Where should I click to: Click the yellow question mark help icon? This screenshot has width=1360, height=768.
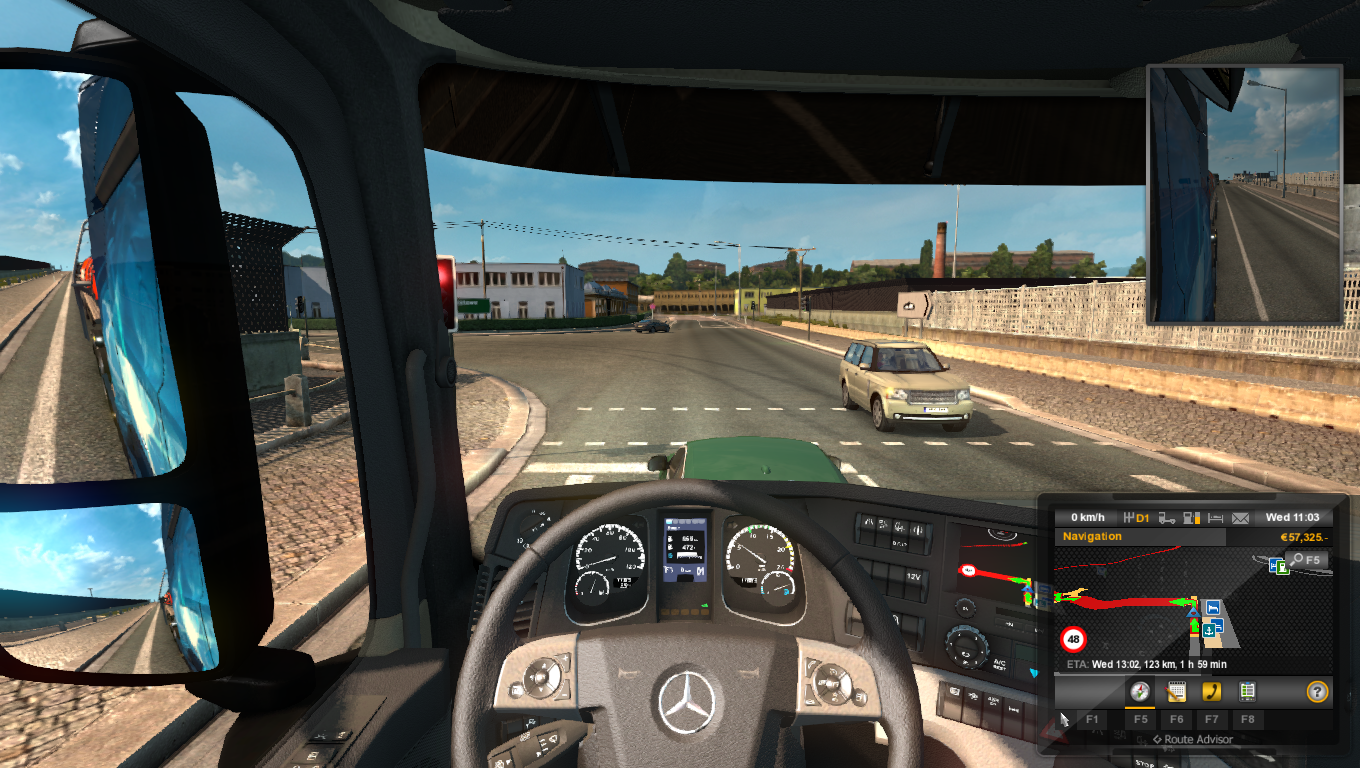click(1317, 691)
